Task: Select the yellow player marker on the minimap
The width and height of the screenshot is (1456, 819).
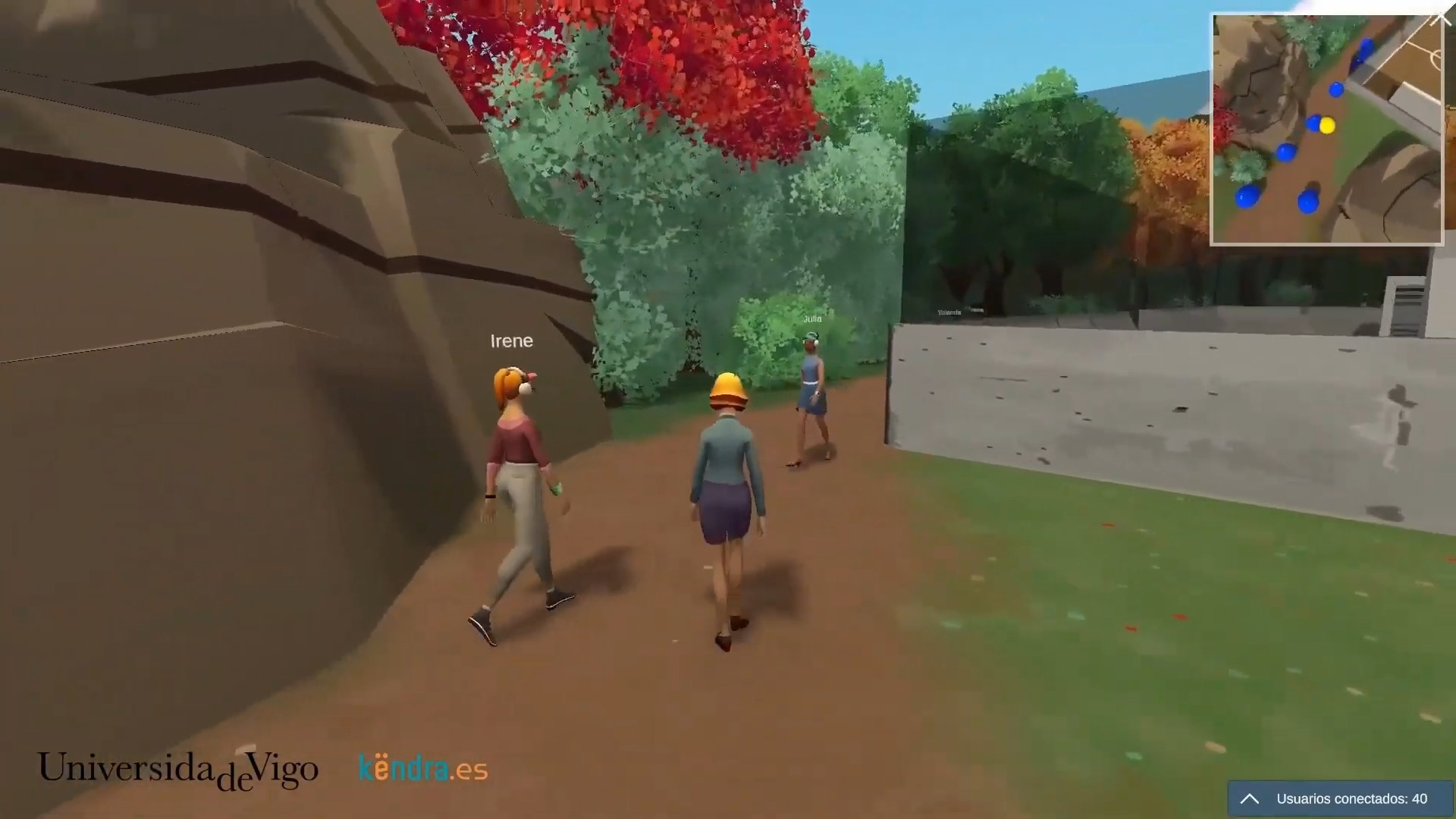Action: pos(1327,126)
